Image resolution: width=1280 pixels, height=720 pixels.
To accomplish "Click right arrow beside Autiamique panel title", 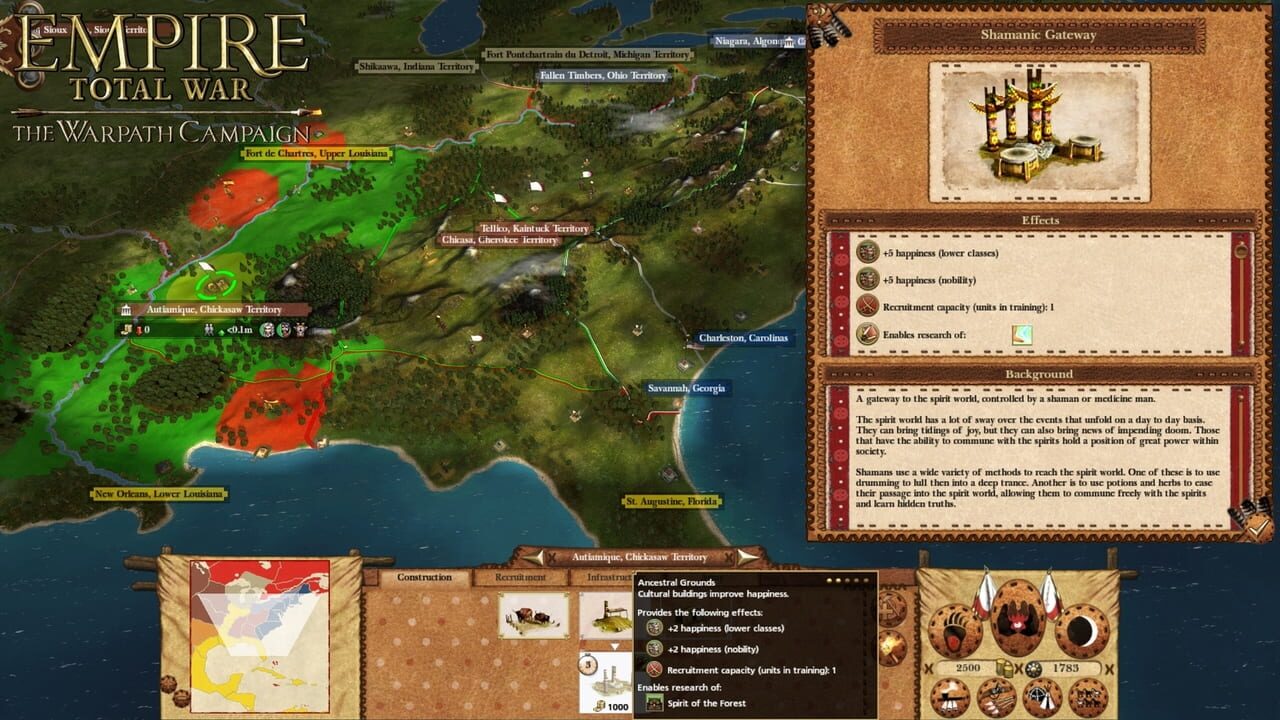I will (x=745, y=557).
